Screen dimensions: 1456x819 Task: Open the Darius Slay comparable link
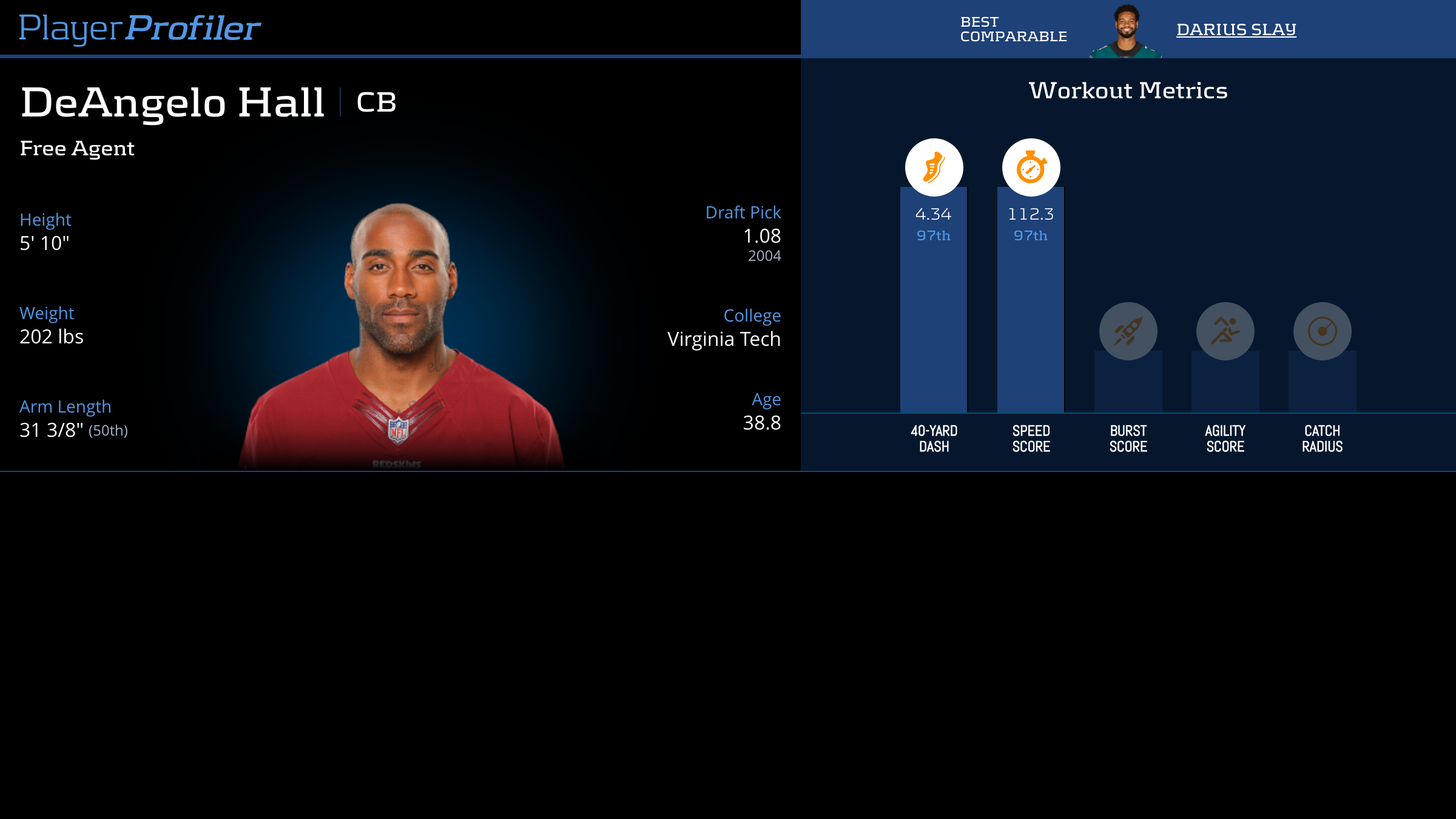click(x=1236, y=29)
